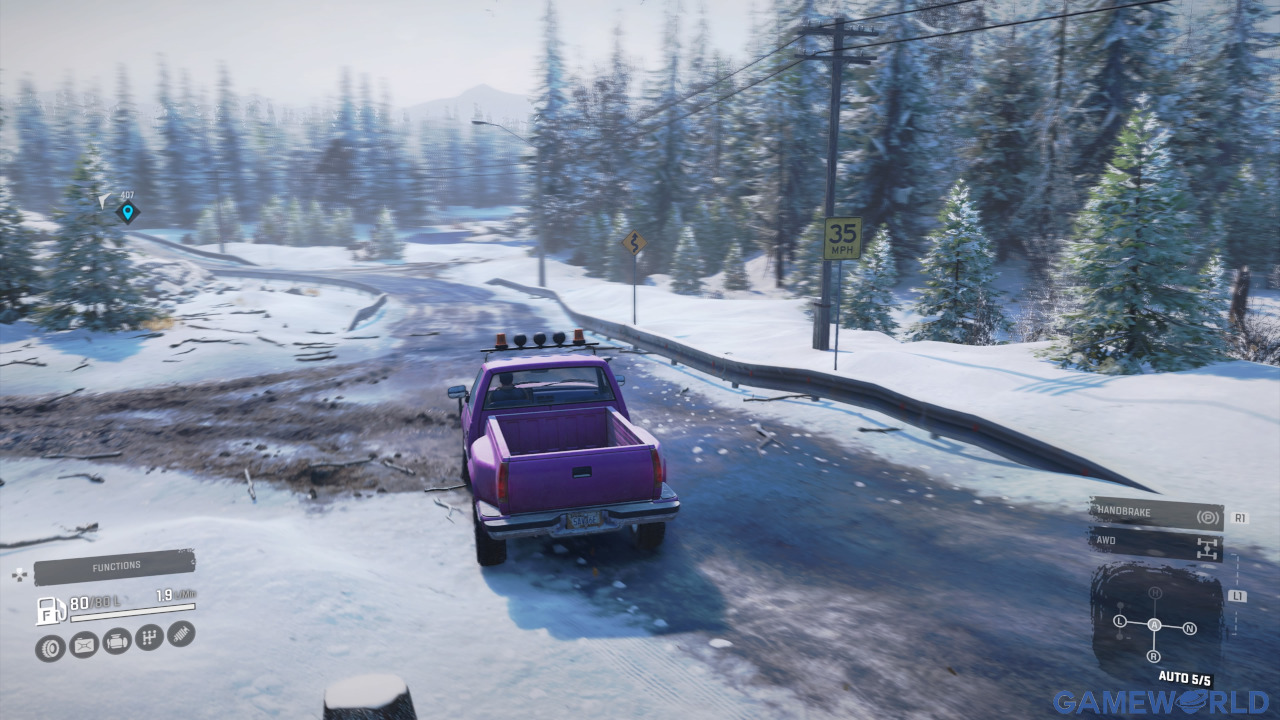Screen dimensions: 1280x720
Task: Select the engine repair icon
Action: coord(117,641)
